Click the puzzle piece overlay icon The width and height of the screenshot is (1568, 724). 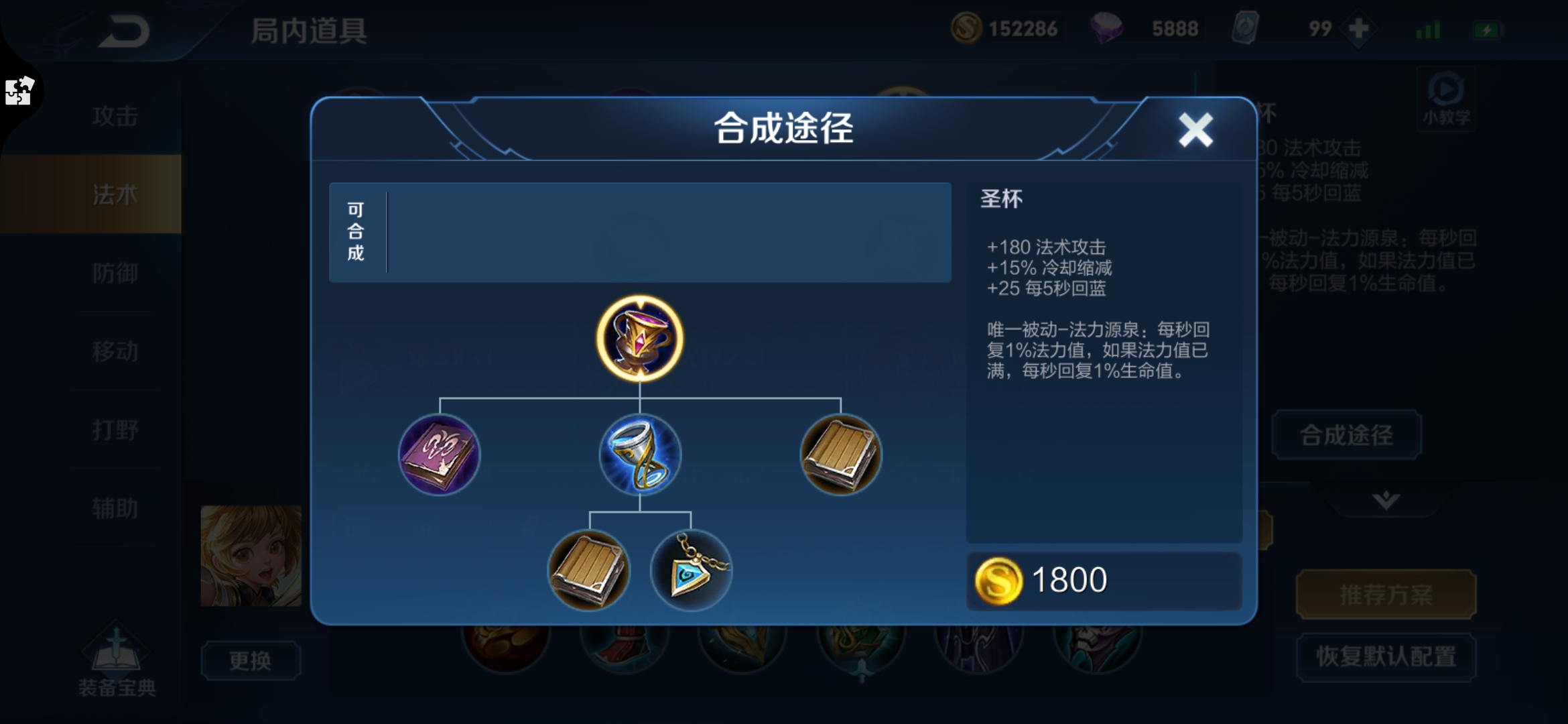click(19, 93)
